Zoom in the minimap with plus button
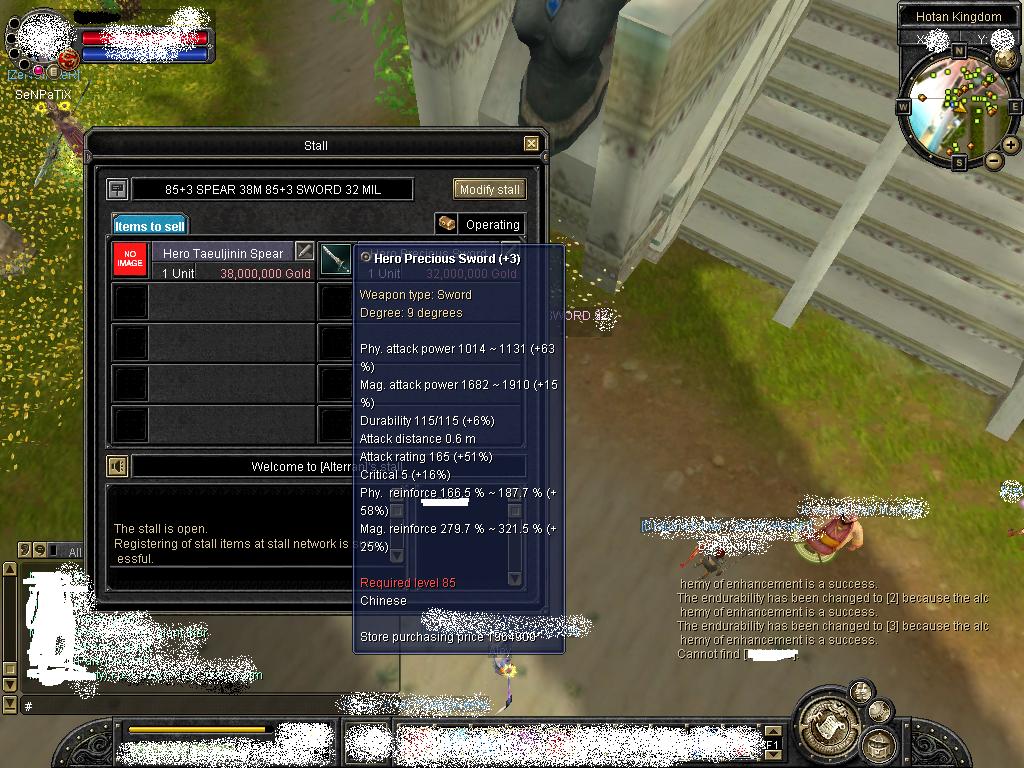 coord(1011,145)
